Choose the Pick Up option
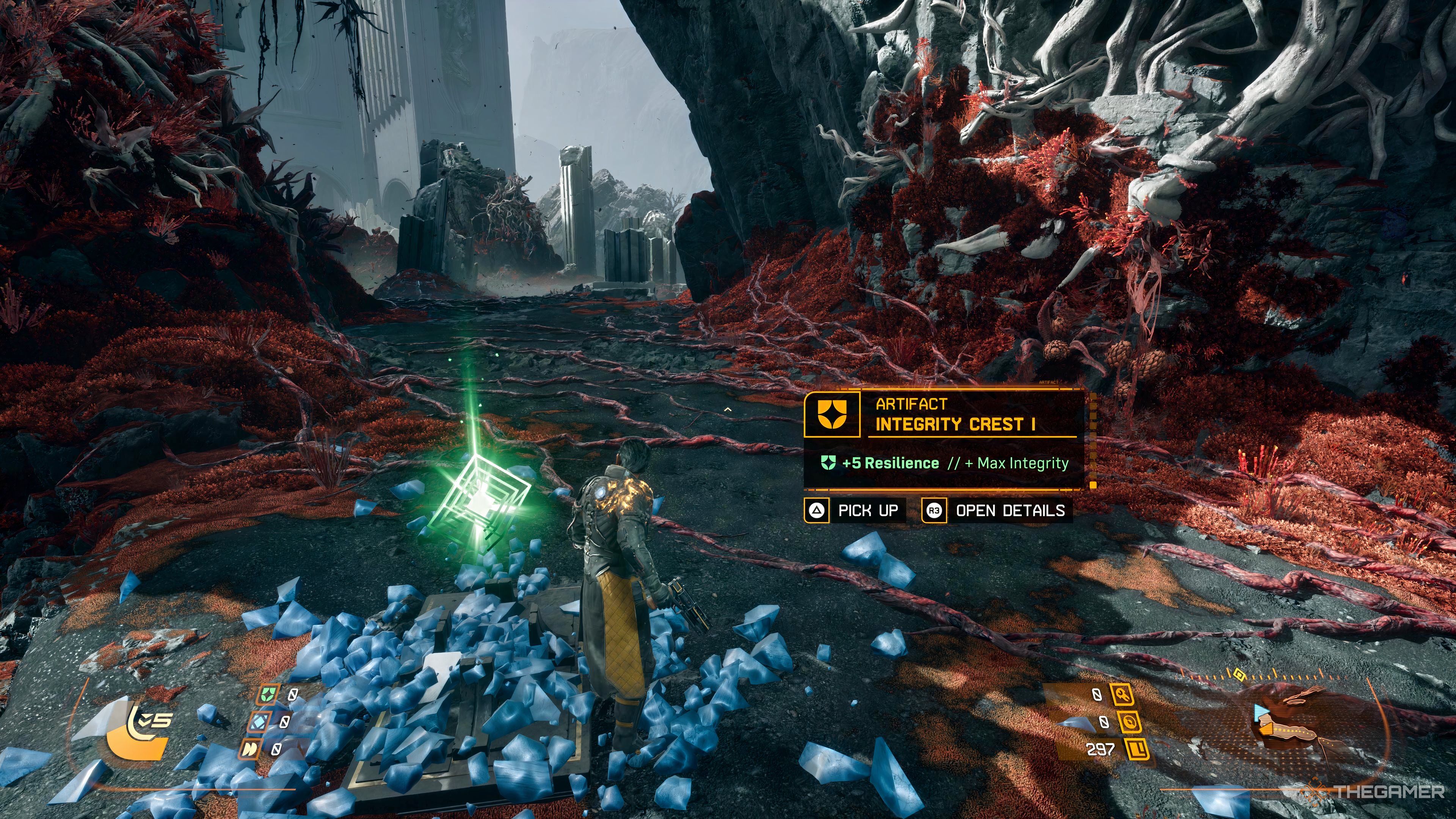This screenshot has height=819, width=1456. 855,510
